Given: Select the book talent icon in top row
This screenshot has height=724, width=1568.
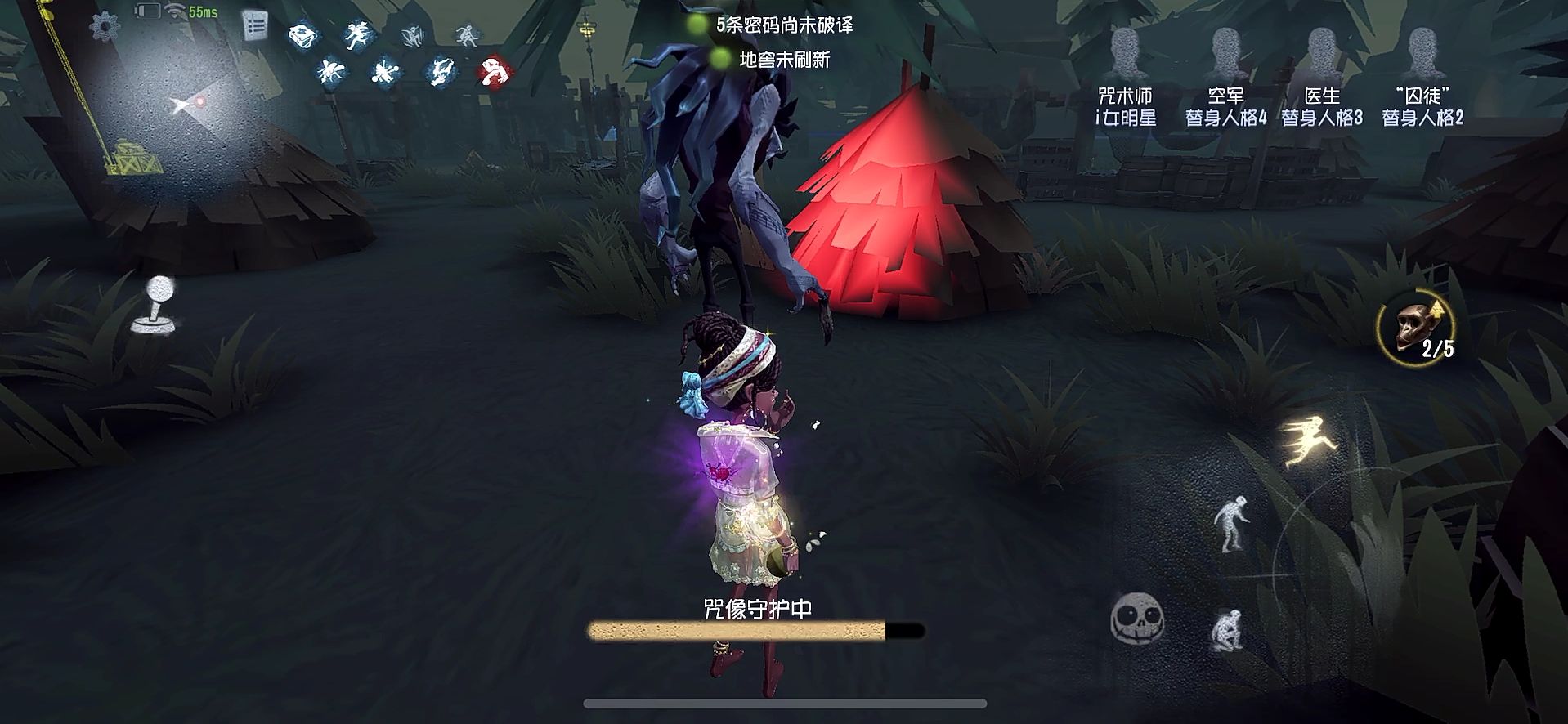Looking at the screenshot, I should point(302,37).
